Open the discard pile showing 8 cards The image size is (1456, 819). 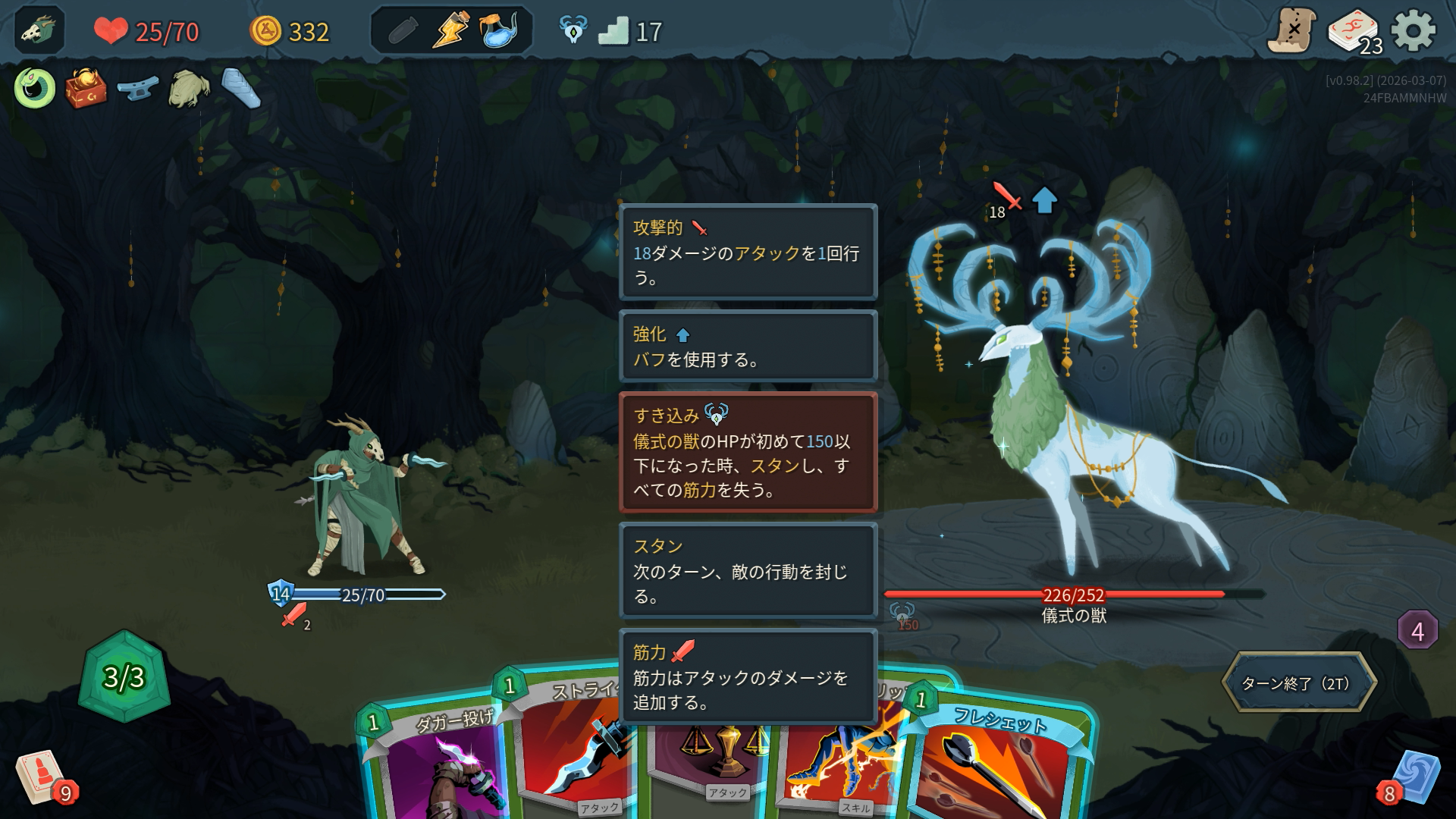tap(1412, 779)
